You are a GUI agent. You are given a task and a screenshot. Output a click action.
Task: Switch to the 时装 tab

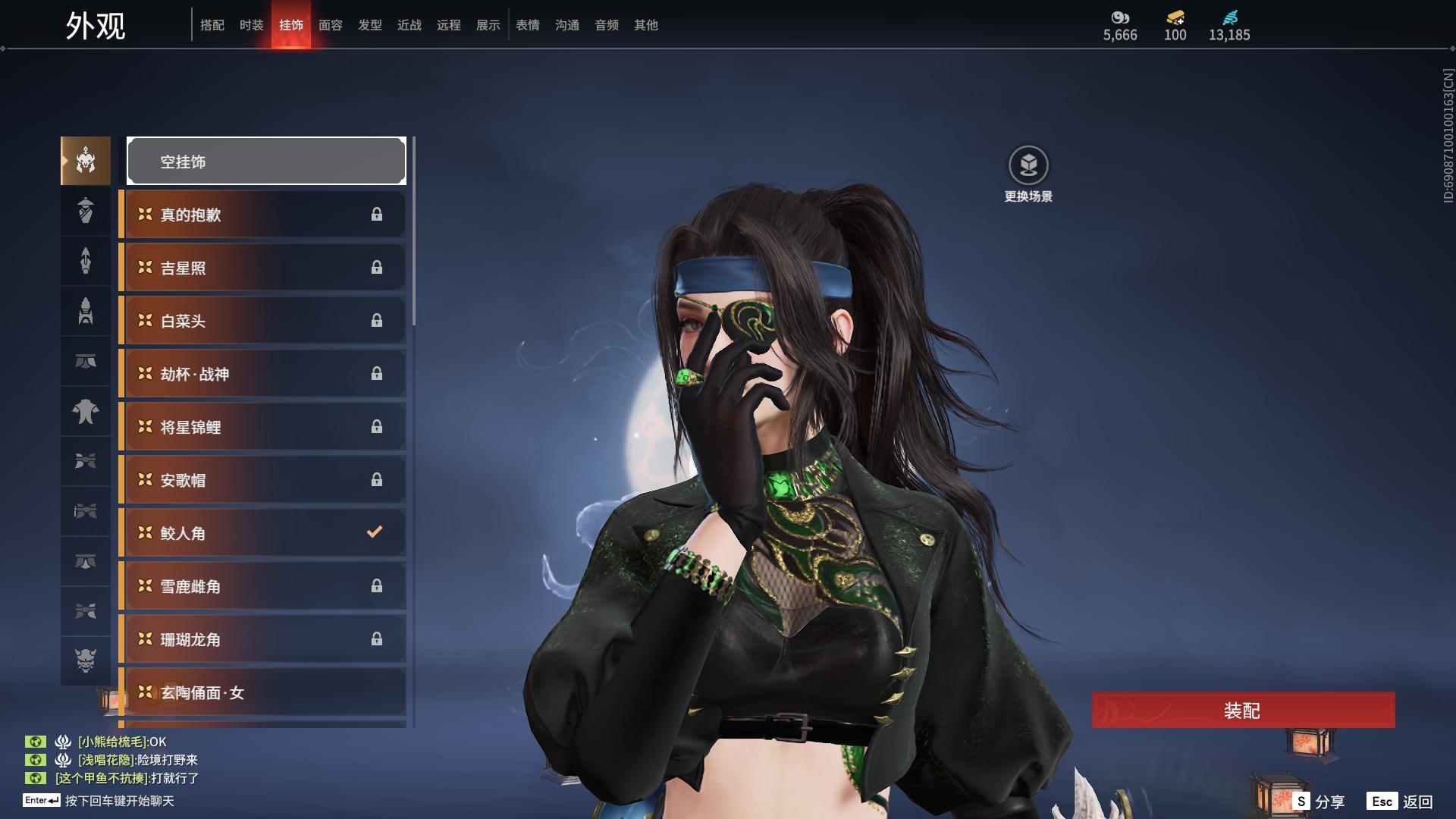pos(252,25)
